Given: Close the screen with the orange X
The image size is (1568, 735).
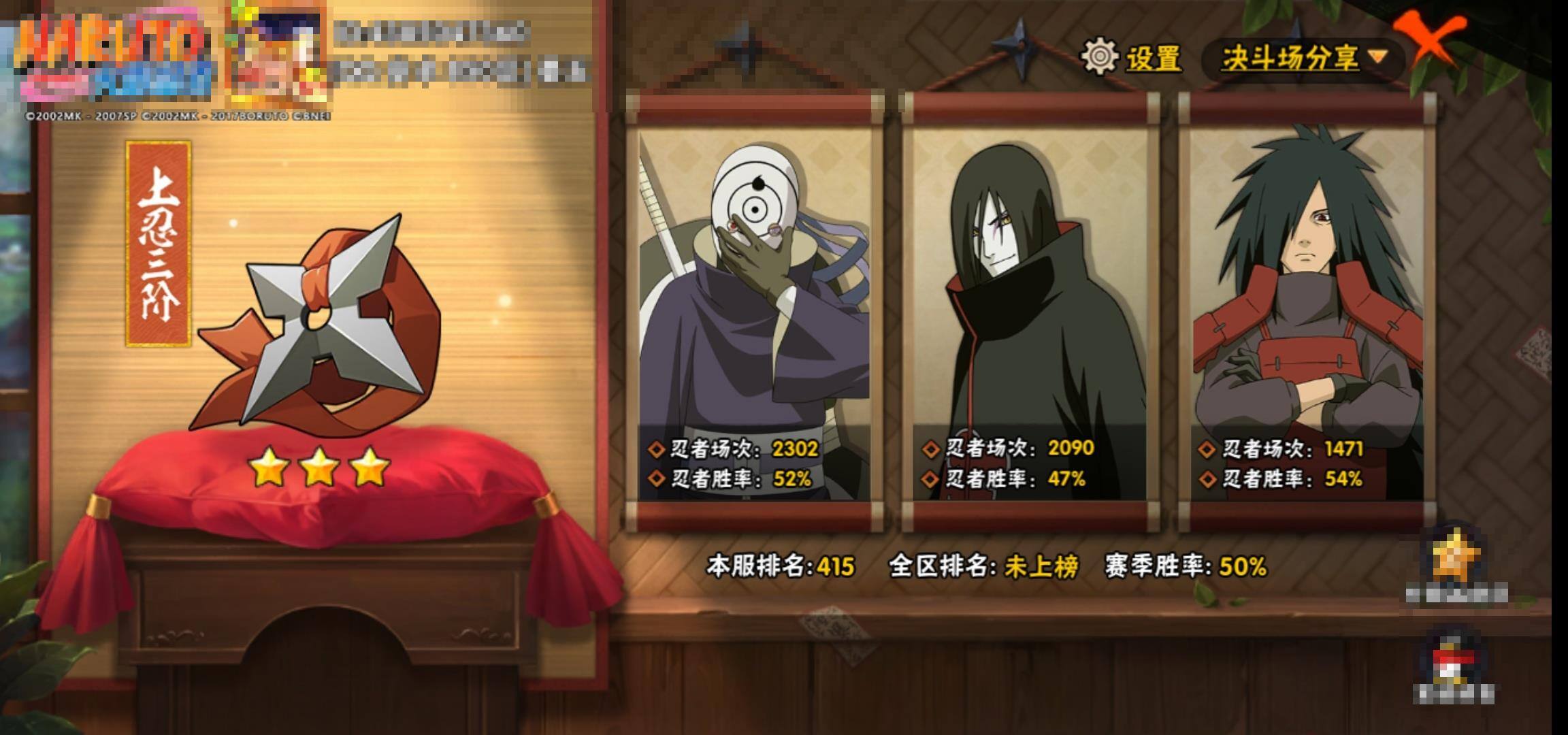Looking at the screenshot, I should (1430, 39).
